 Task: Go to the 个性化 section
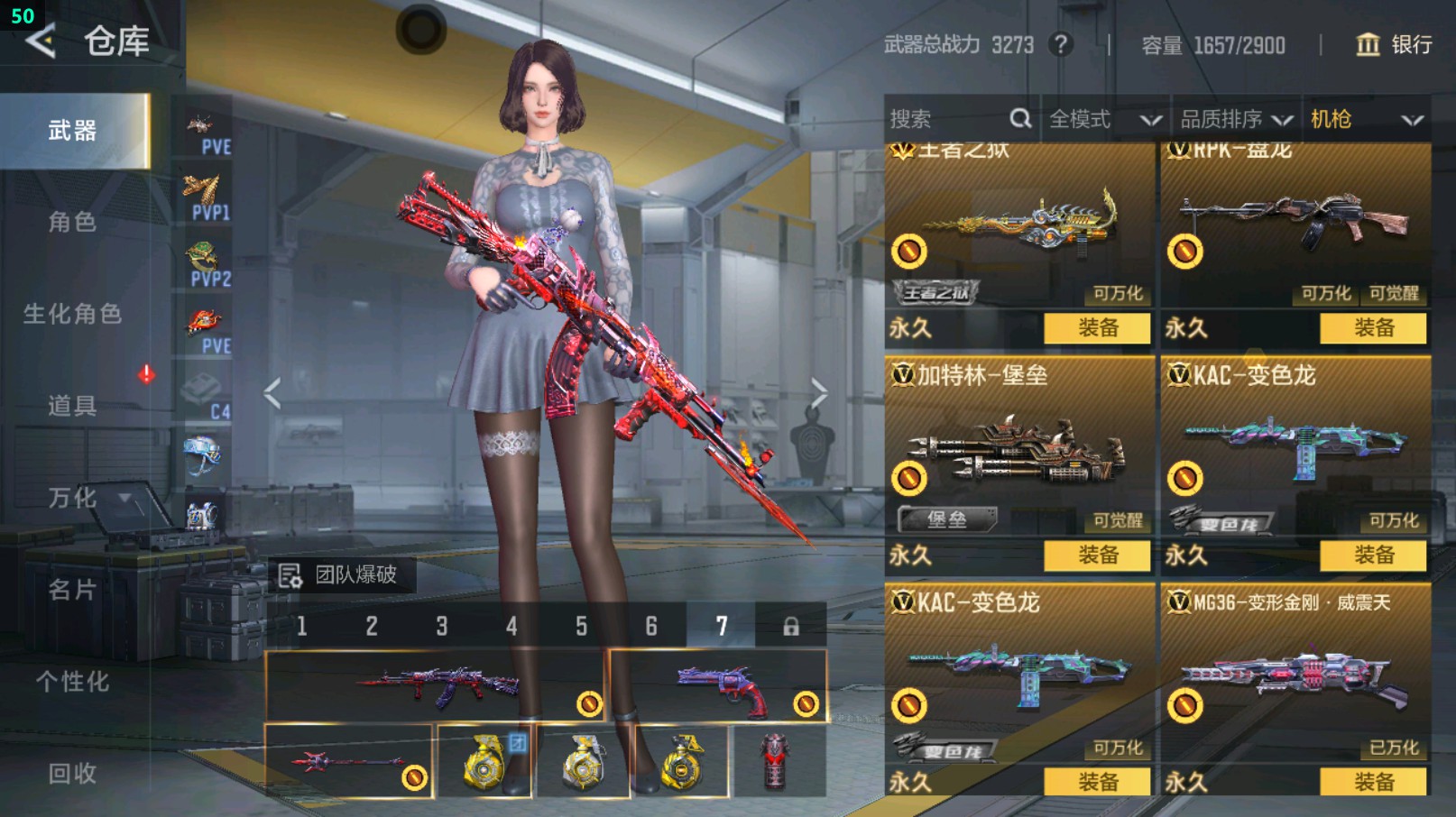point(72,682)
